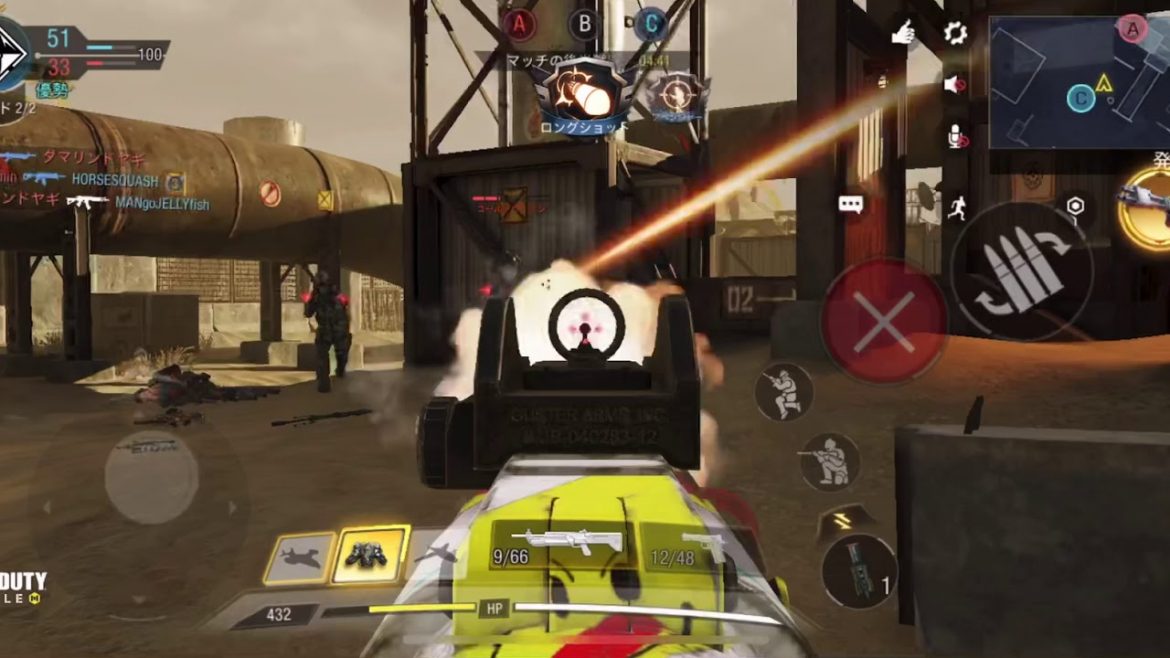The width and height of the screenshot is (1170, 658).
Task: Toggle the muted speaker icon
Action: tap(955, 85)
